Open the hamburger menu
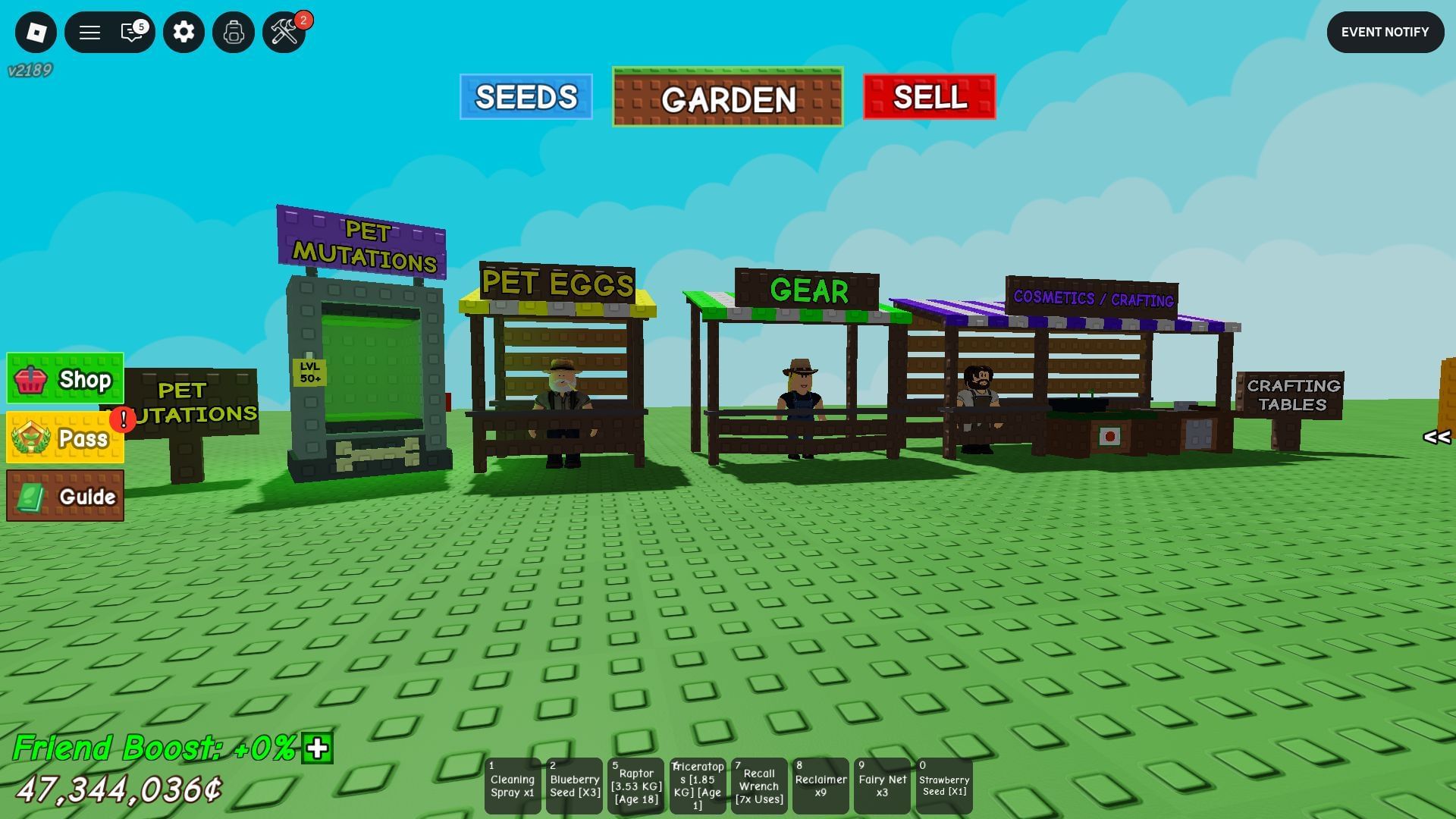Viewport: 1456px width, 819px height. point(89,33)
